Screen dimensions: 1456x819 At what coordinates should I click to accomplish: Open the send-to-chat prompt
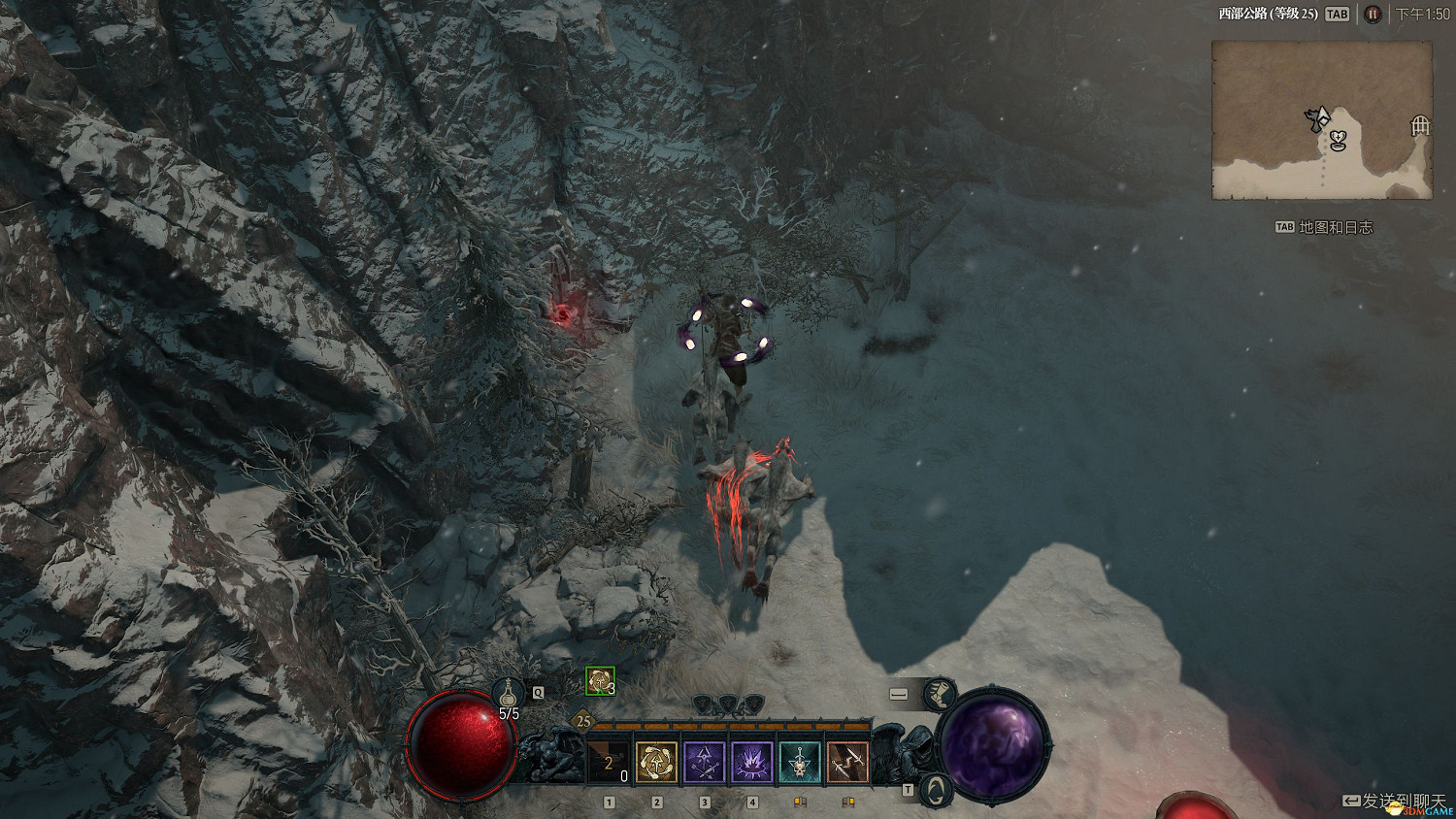pos(1393,801)
